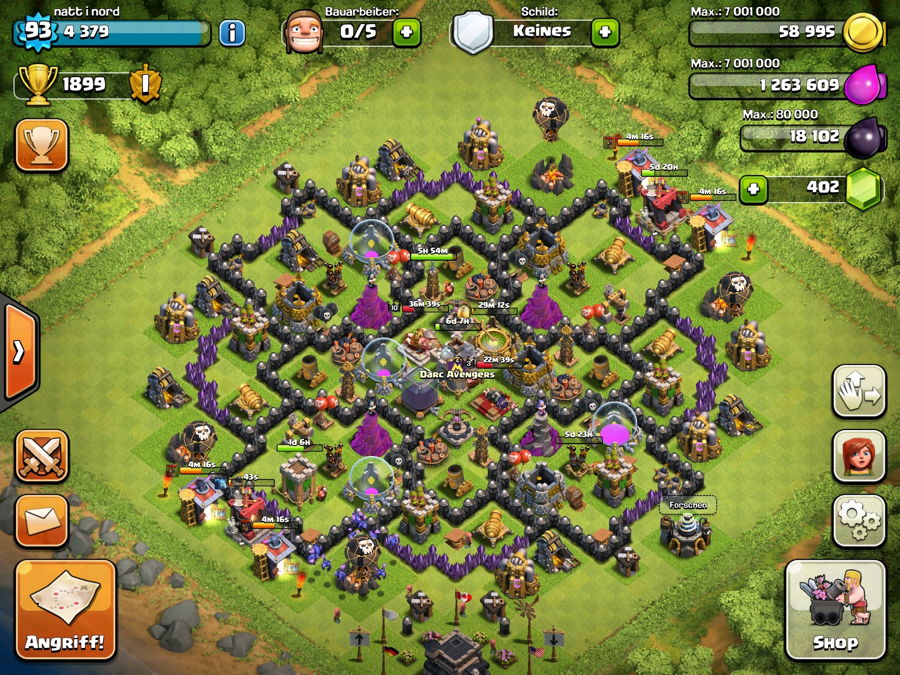Expand the orange side panel arrow
The image size is (900, 675).
pos(19,352)
